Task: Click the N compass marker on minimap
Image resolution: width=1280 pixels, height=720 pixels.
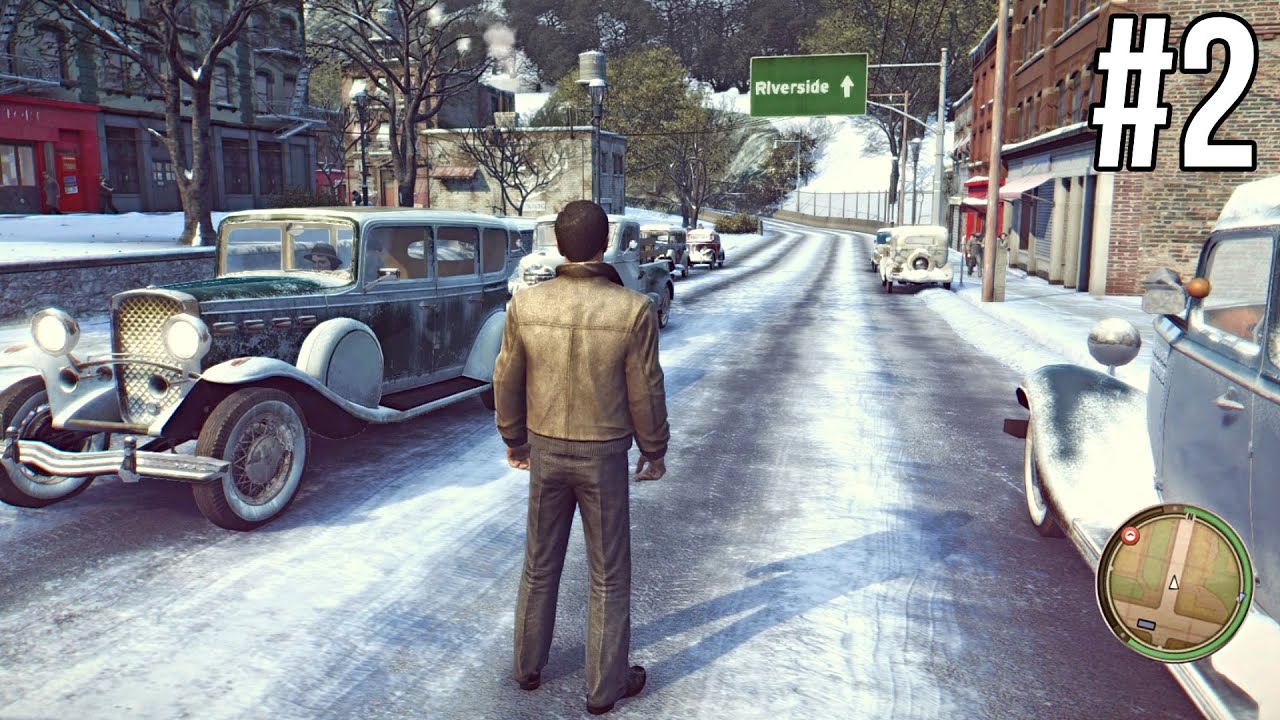Action: click(1190, 515)
